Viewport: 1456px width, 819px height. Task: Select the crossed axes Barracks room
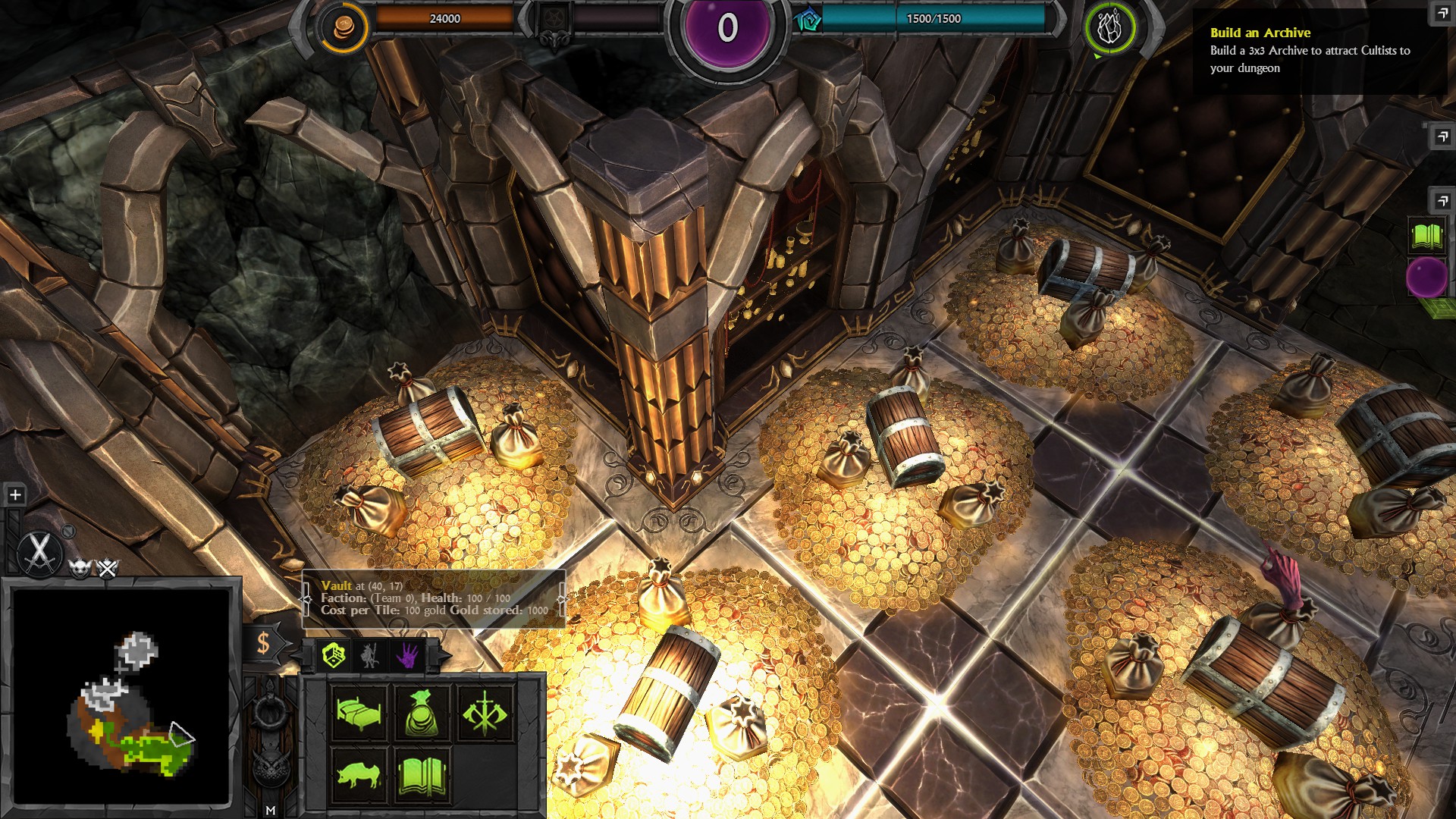(x=485, y=713)
